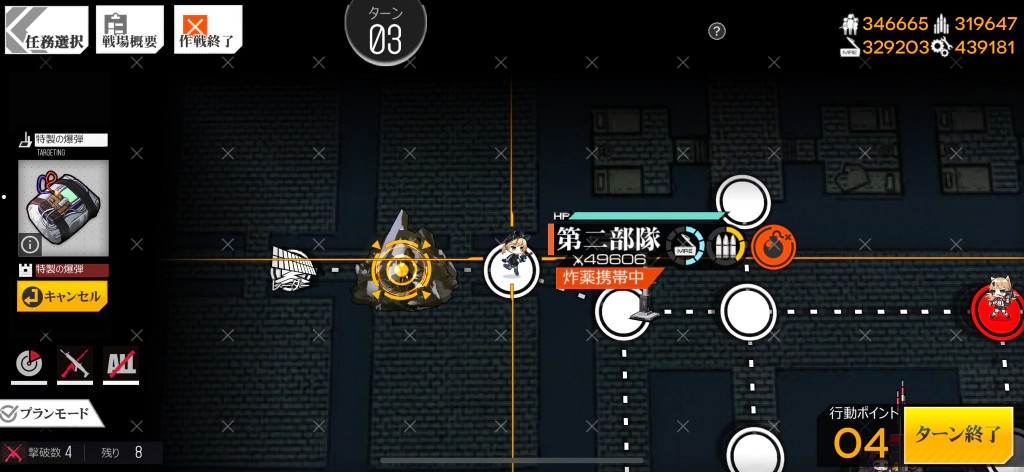The image size is (1024, 472).
Task: Toggle the crossed-out rifle icon
Action: click(74, 365)
